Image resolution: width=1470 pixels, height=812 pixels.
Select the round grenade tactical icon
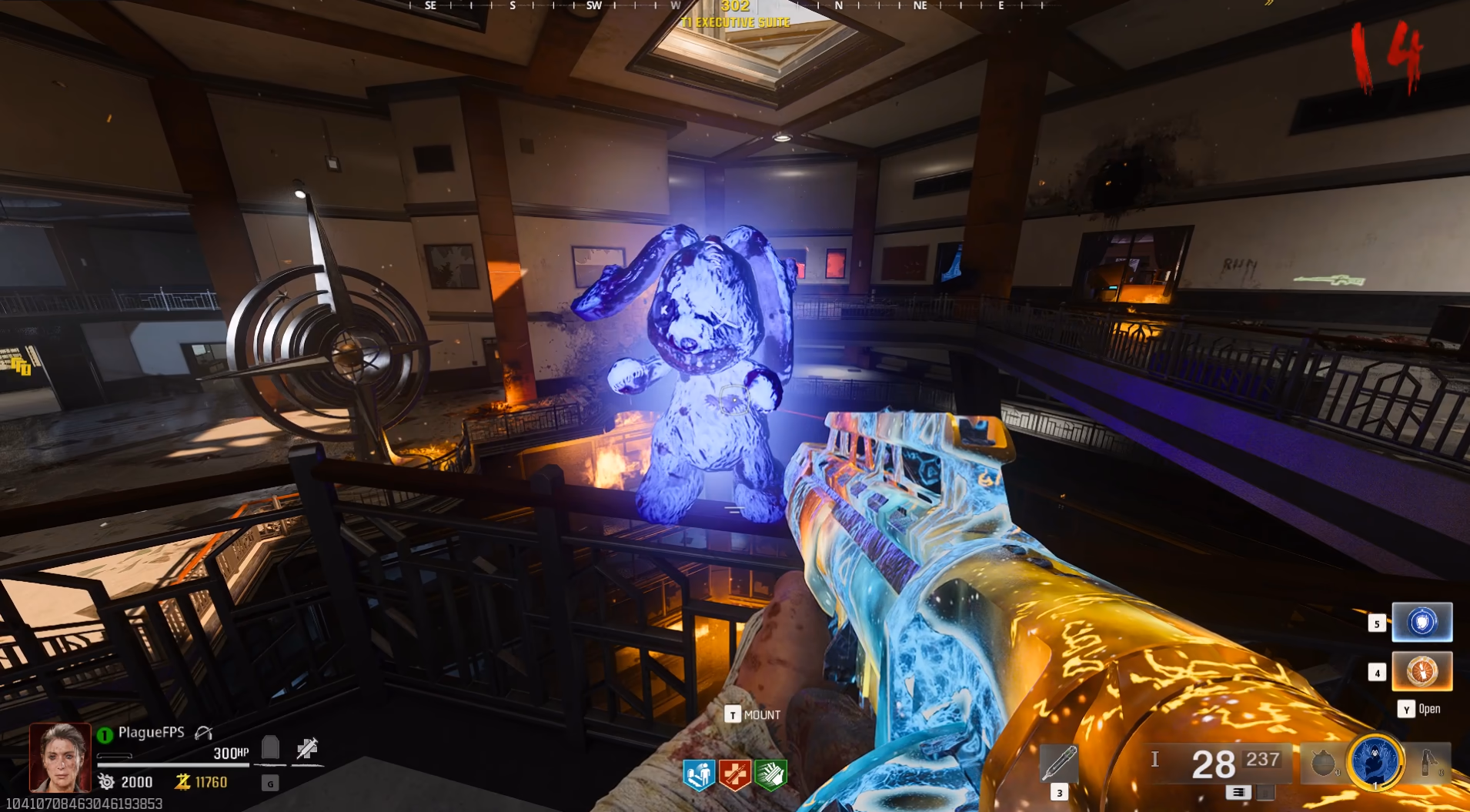click(x=1322, y=764)
